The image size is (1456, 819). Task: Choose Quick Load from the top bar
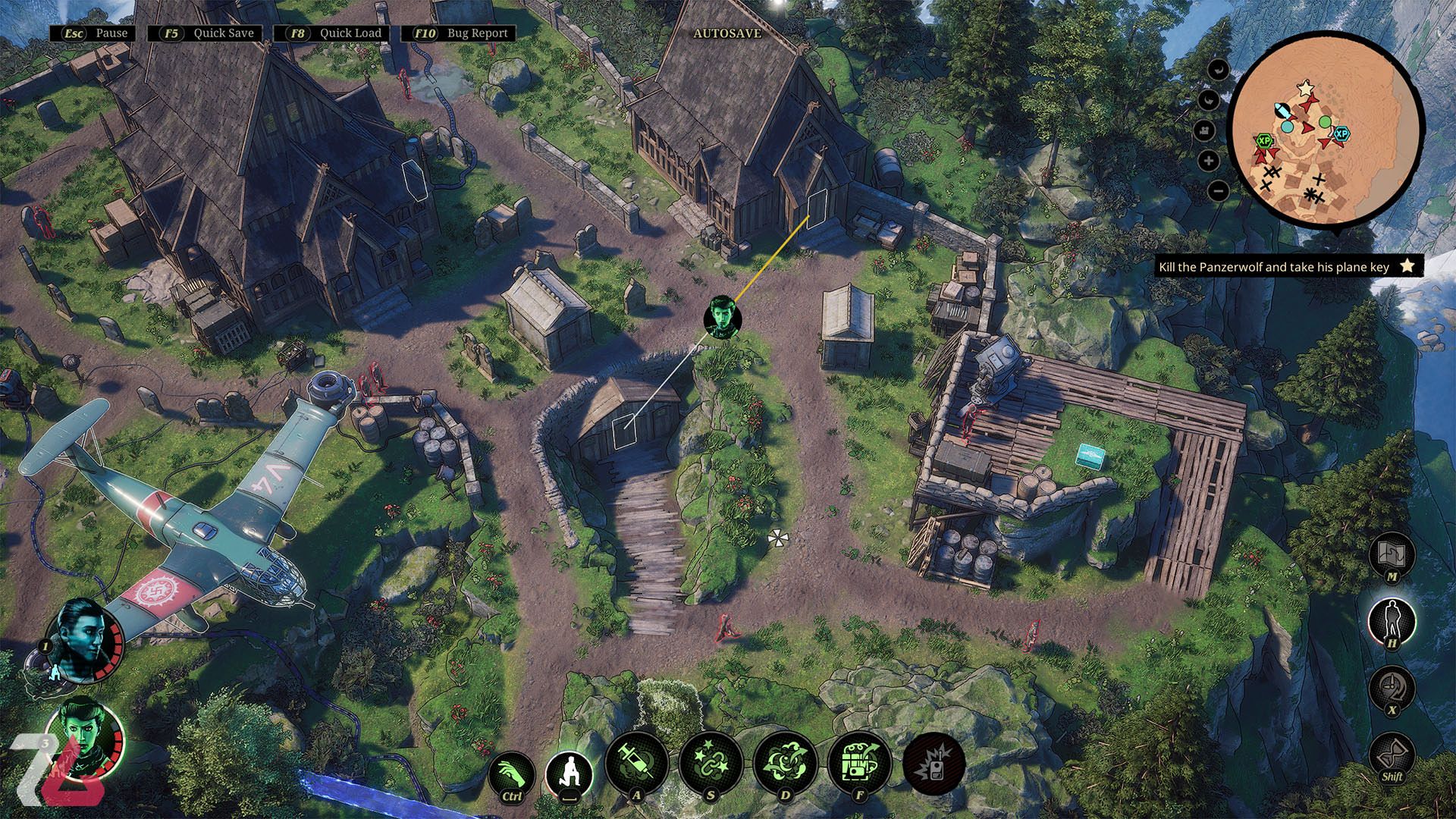point(333,33)
